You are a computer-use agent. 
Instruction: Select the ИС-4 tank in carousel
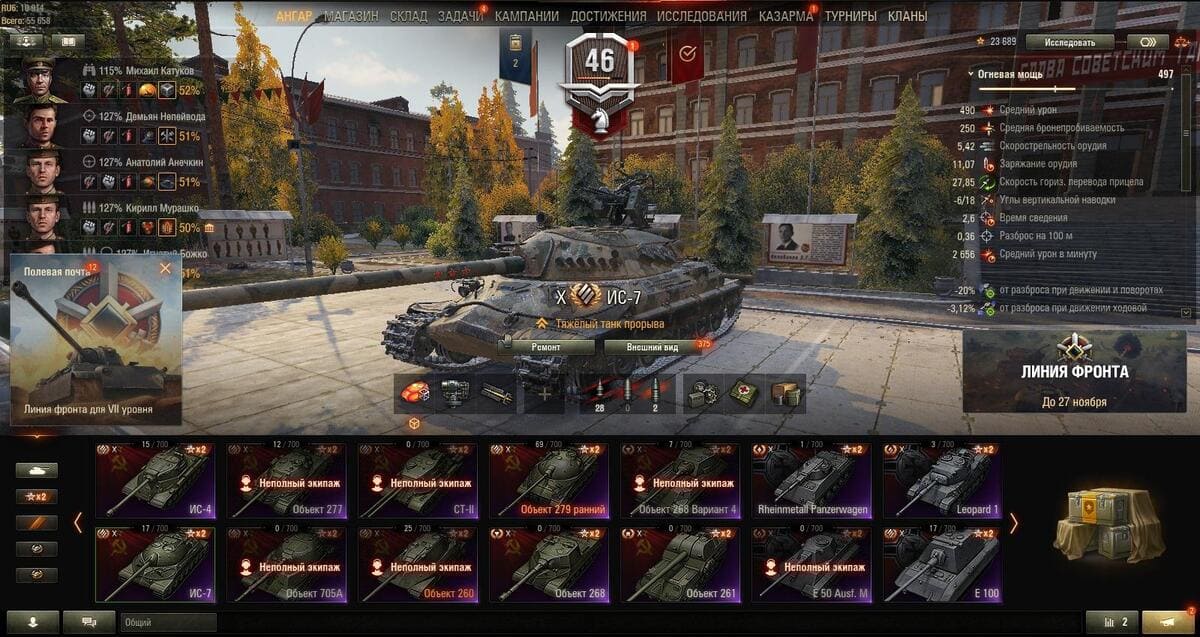click(154, 480)
